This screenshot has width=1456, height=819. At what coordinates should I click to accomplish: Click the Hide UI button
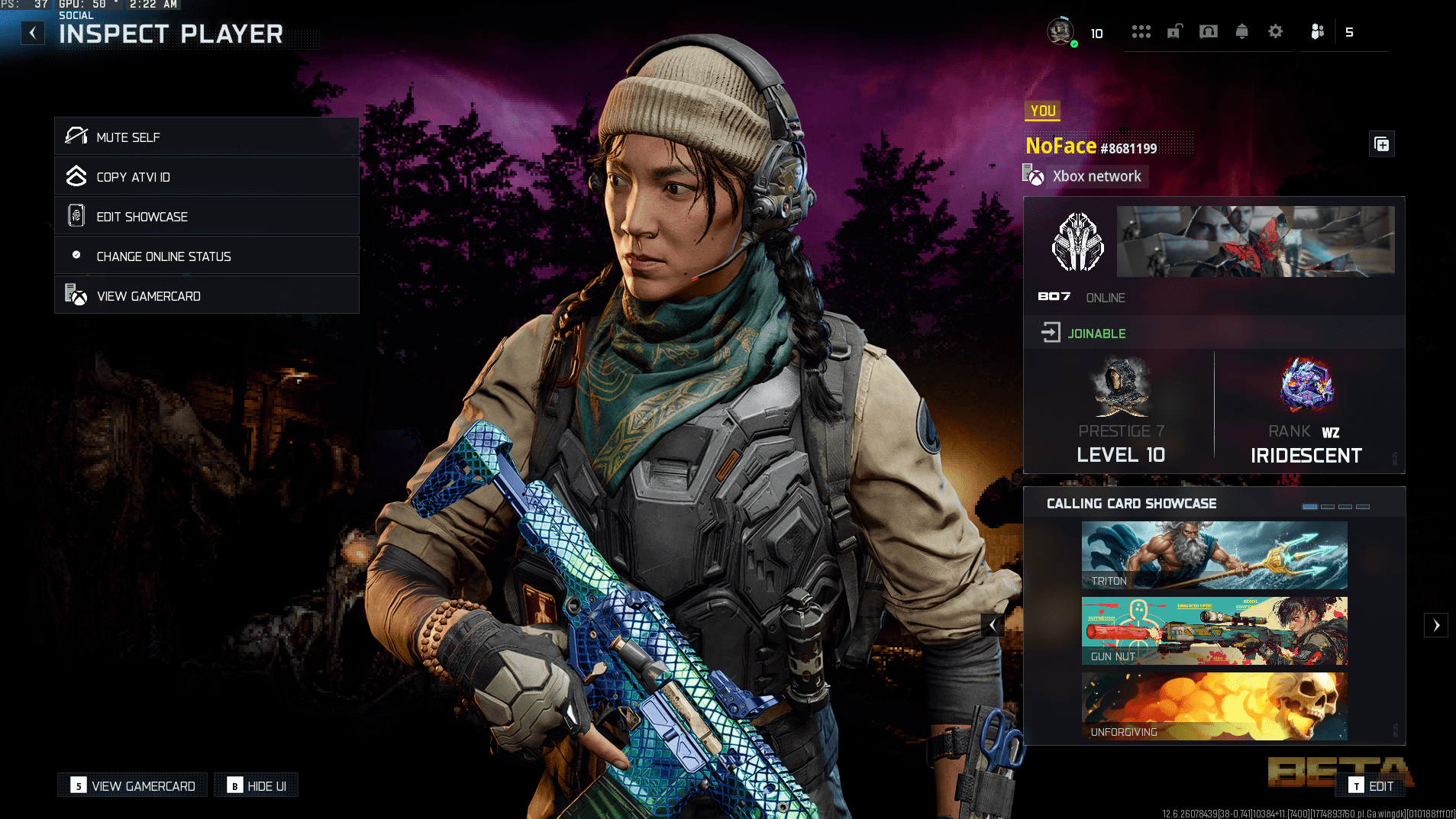pyautogui.click(x=257, y=786)
